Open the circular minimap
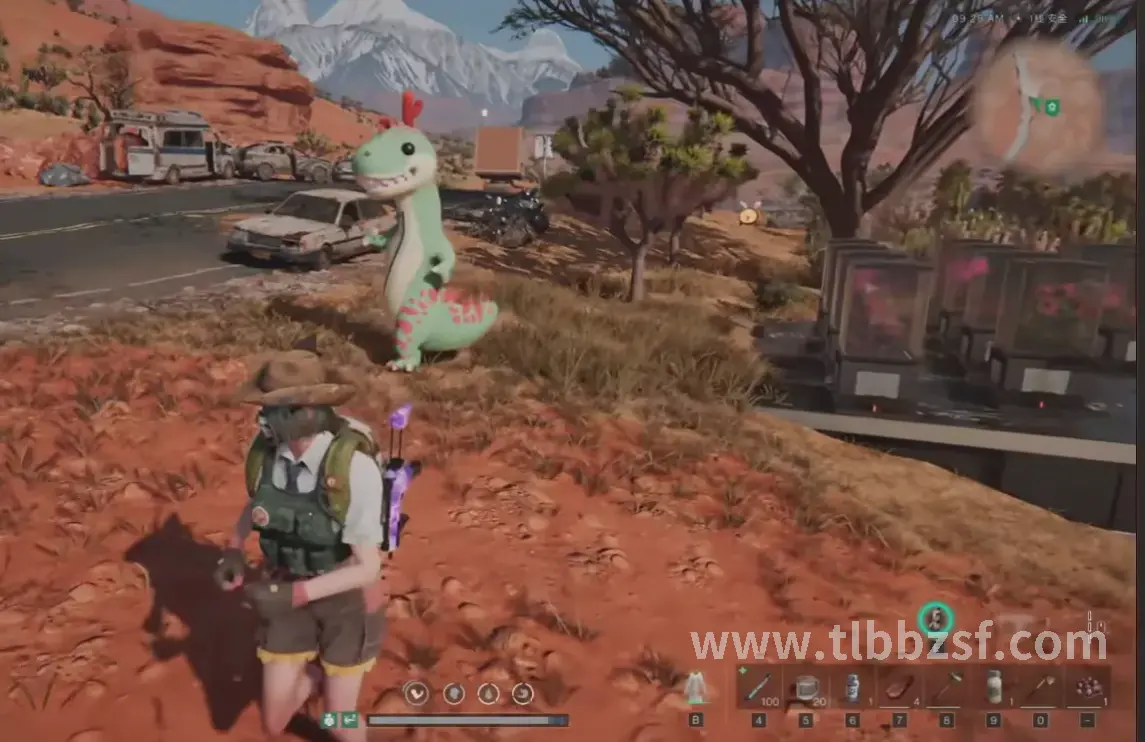1145x742 pixels. (1025, 104)
